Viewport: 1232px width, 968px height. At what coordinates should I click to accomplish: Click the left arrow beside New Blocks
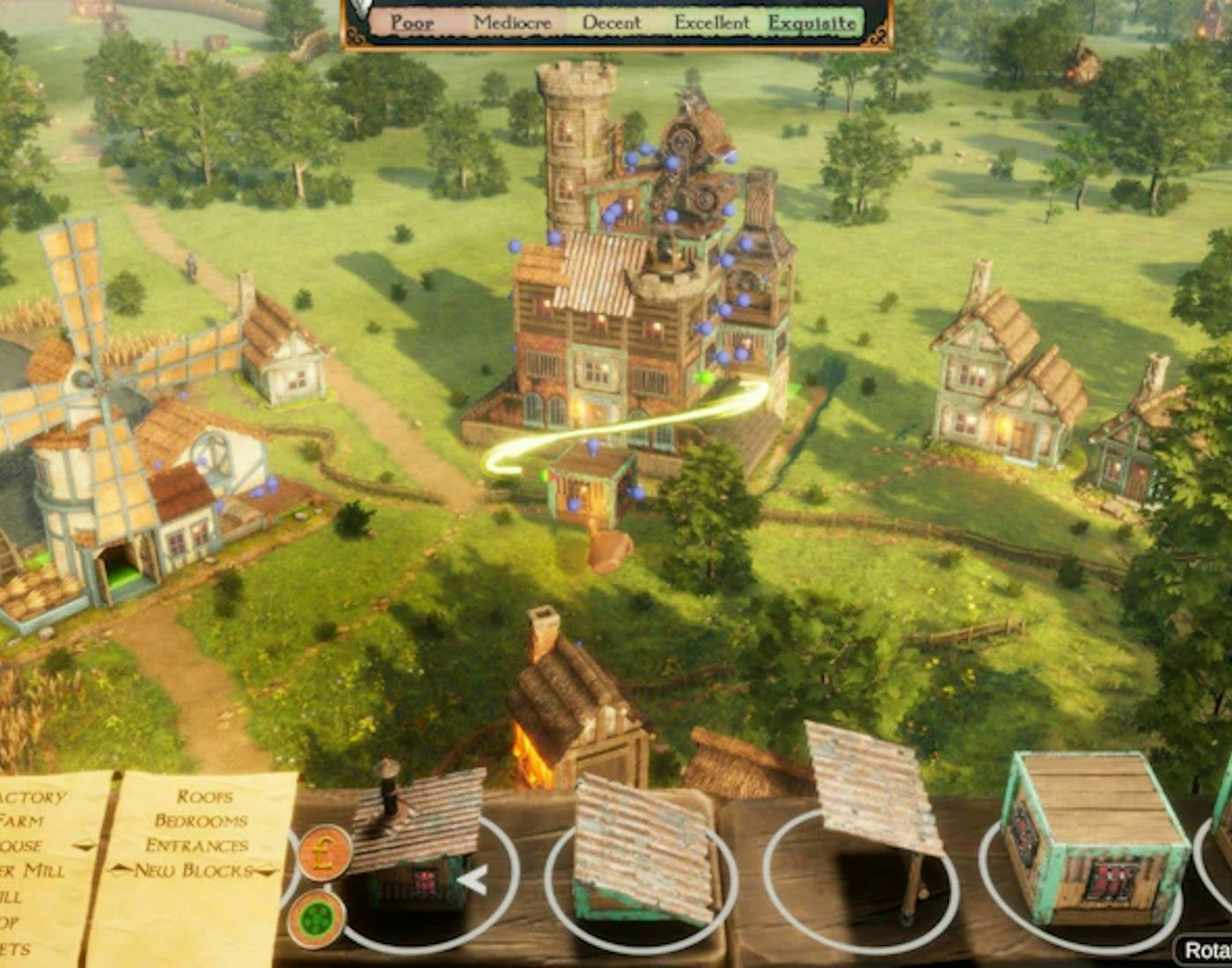coord(120,870)
